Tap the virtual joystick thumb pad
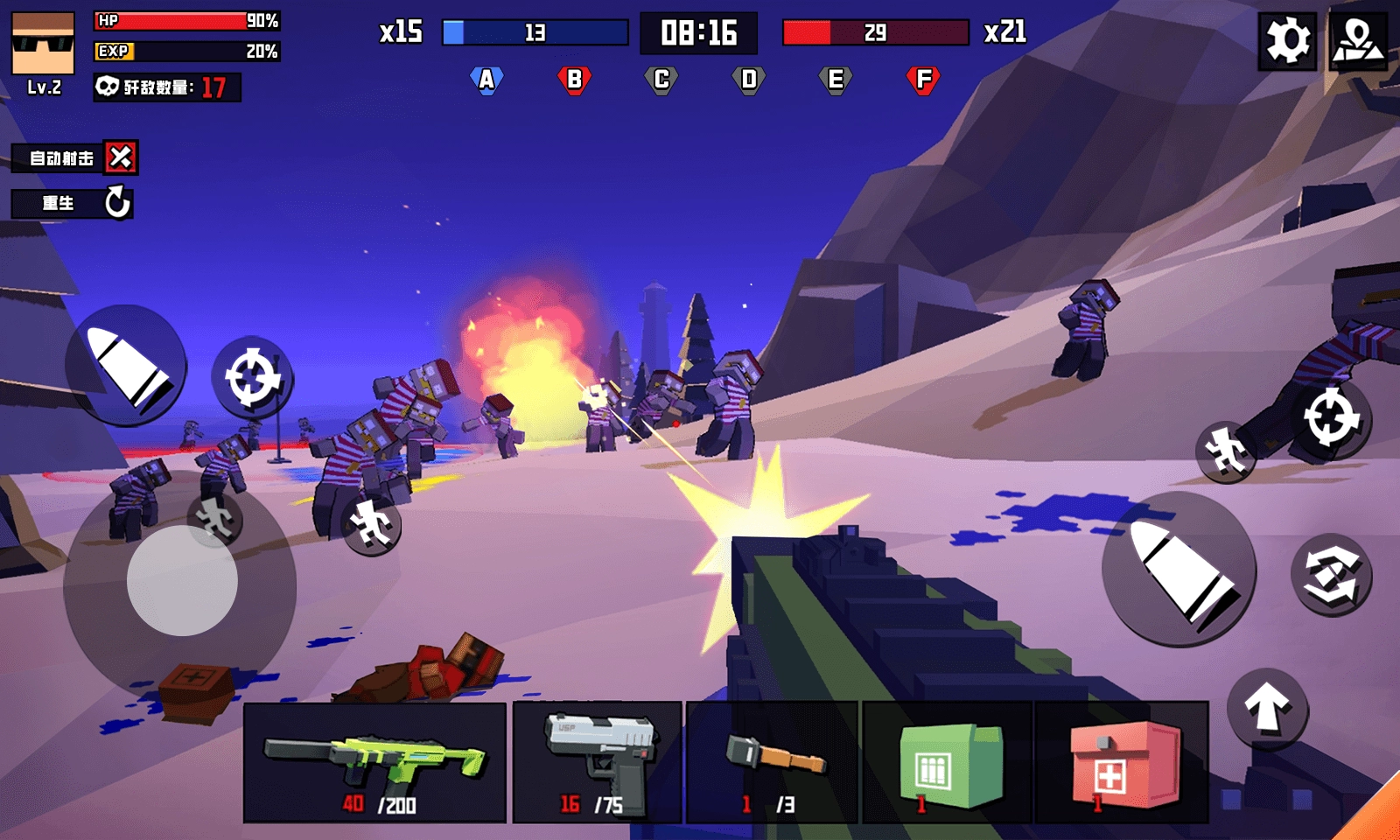1400x840 pixels. (182, 580)
